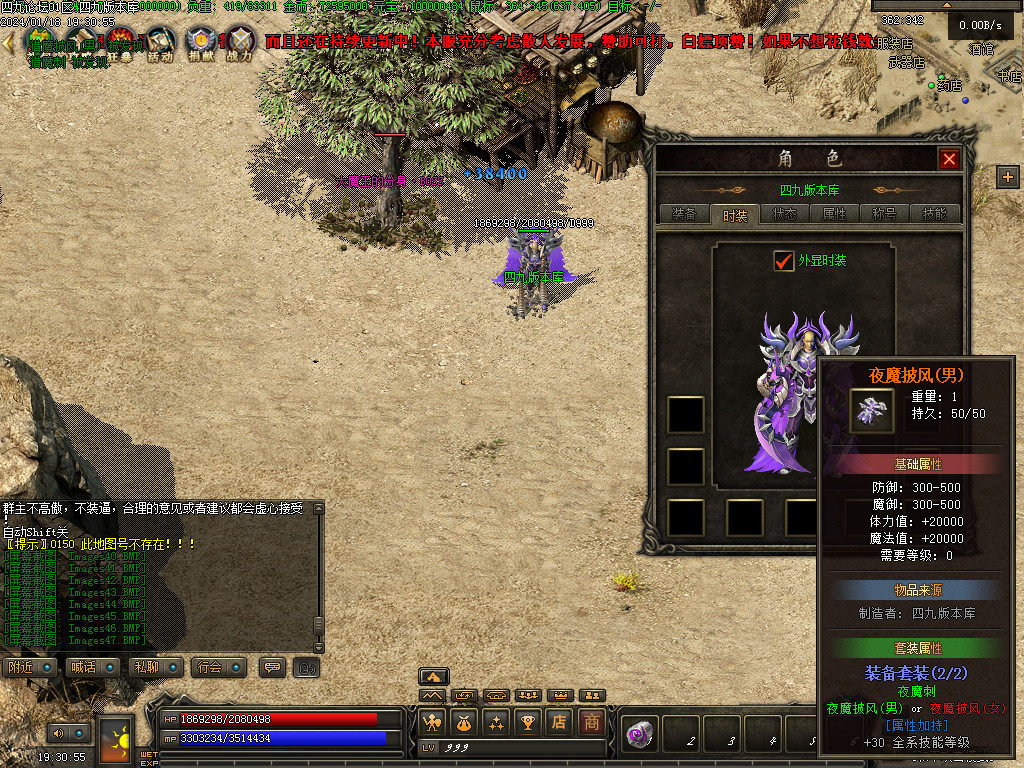
Task: Switch to the 装备 equipment tab
Action: tap(684, 214)
